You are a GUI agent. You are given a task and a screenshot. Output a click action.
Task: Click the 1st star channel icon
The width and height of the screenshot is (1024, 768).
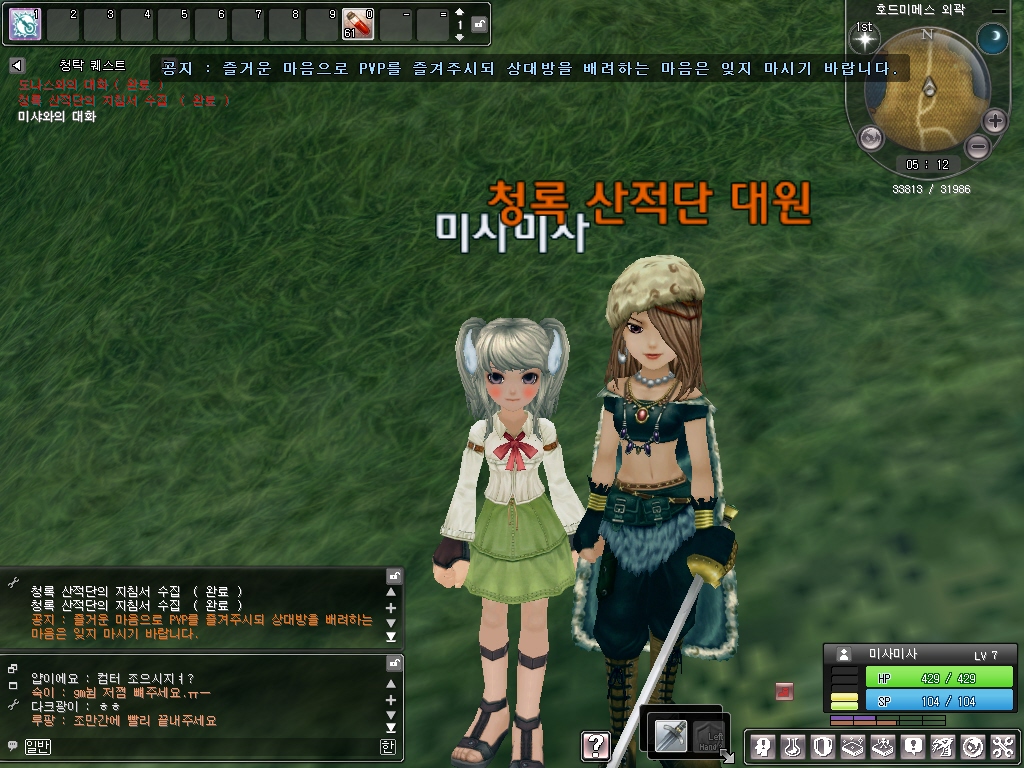click(x=863, y=40)
